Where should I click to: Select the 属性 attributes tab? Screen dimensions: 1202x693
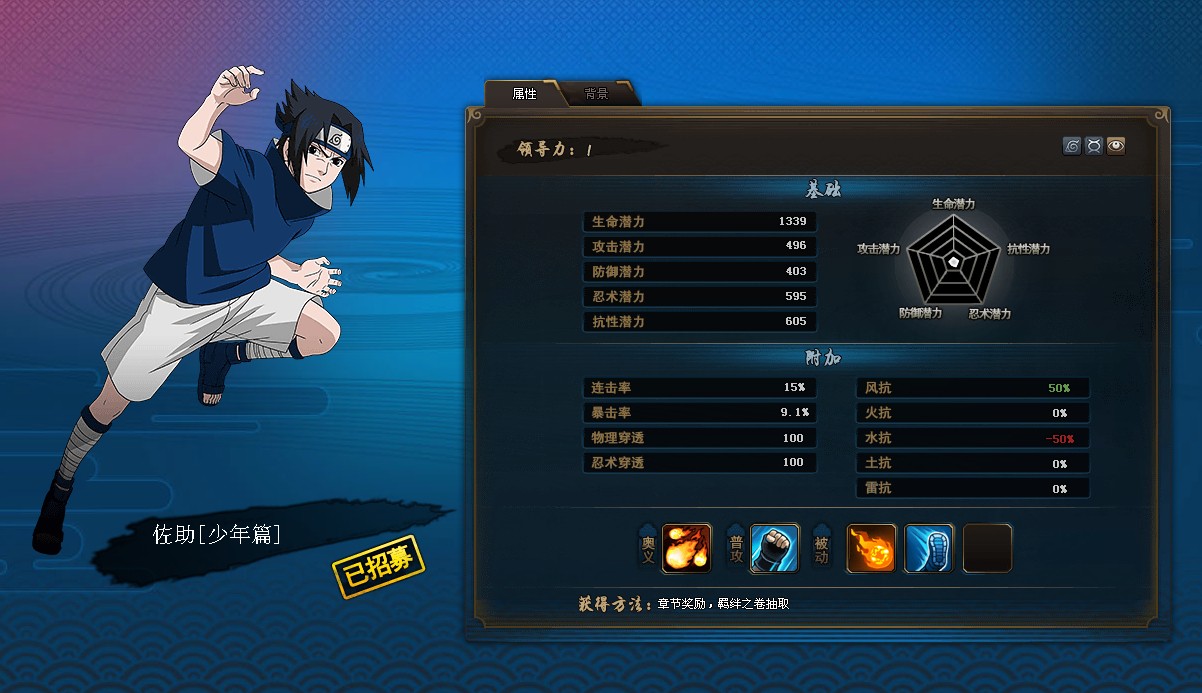click(525, 94)
